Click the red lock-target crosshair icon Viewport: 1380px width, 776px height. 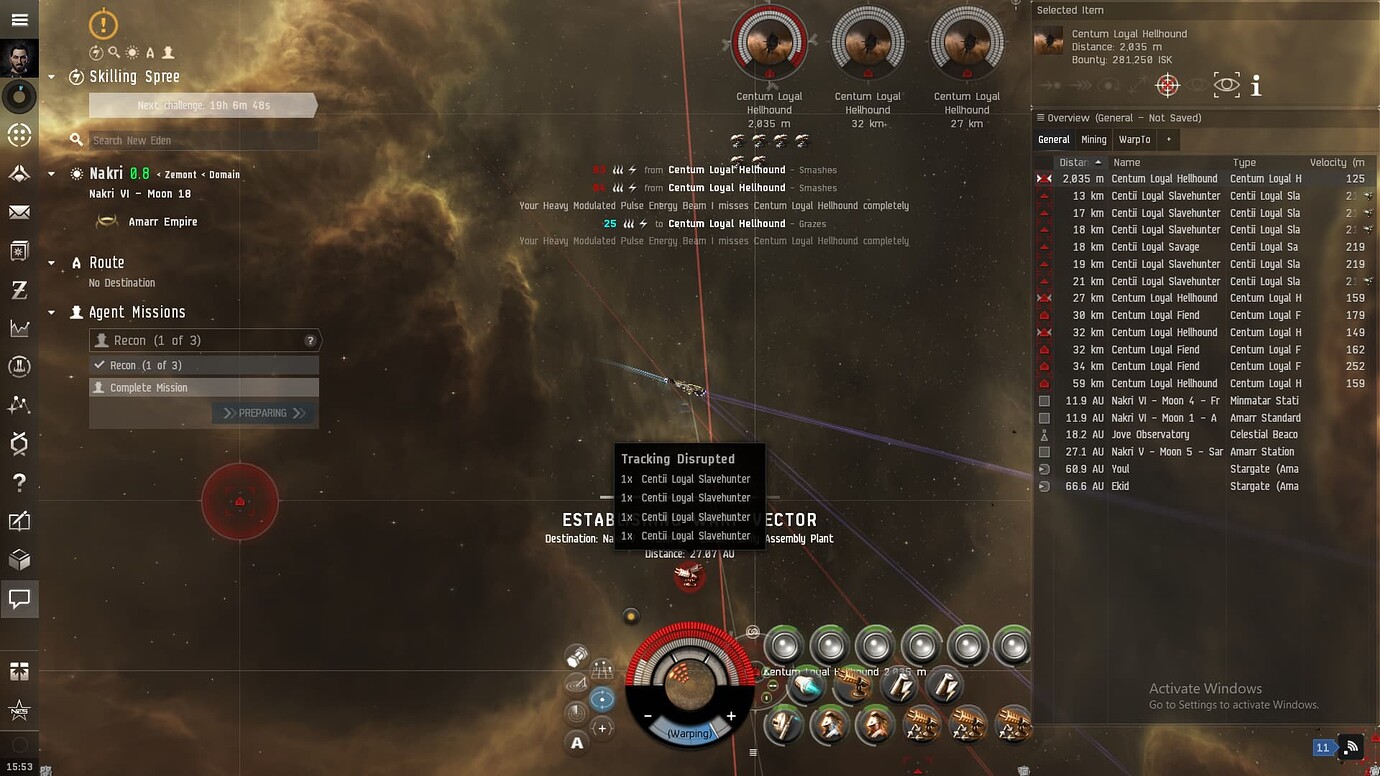pos(1167,85)
